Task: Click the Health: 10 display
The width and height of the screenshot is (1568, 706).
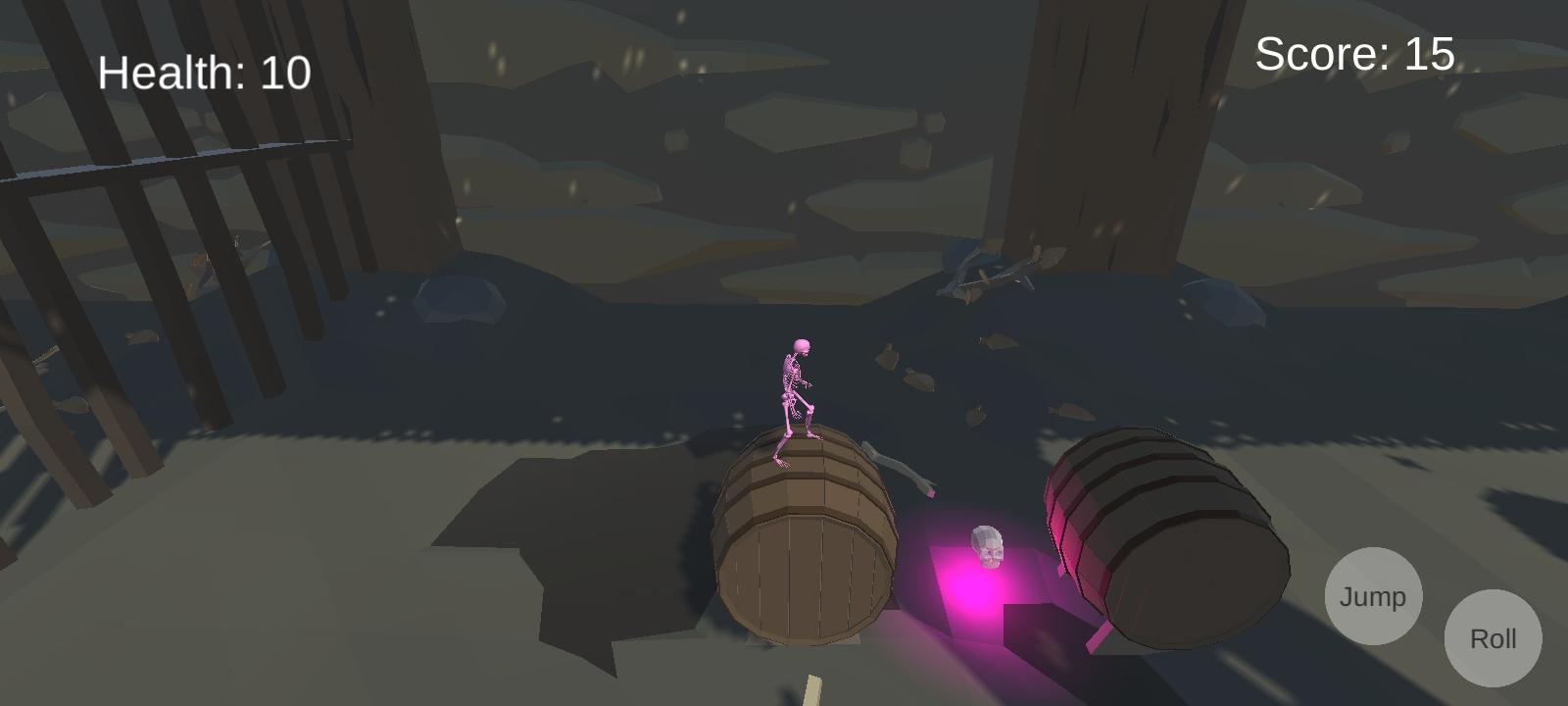Action: coord(204,71)
